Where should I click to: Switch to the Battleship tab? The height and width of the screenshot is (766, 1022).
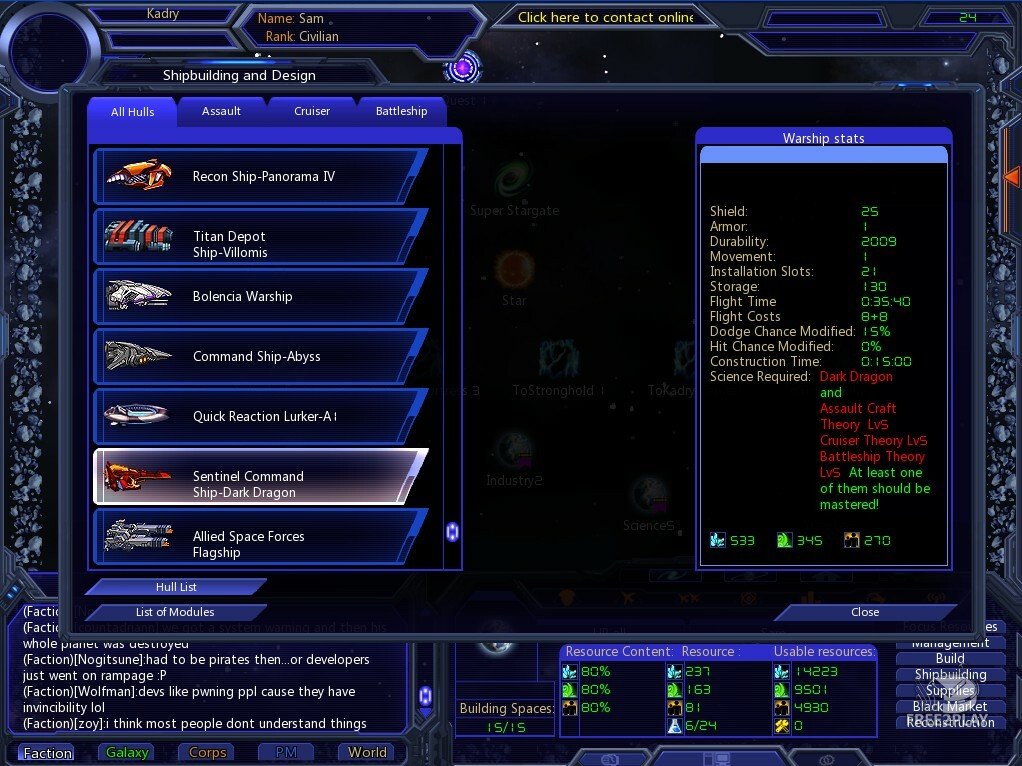click(x=401, y=111)
